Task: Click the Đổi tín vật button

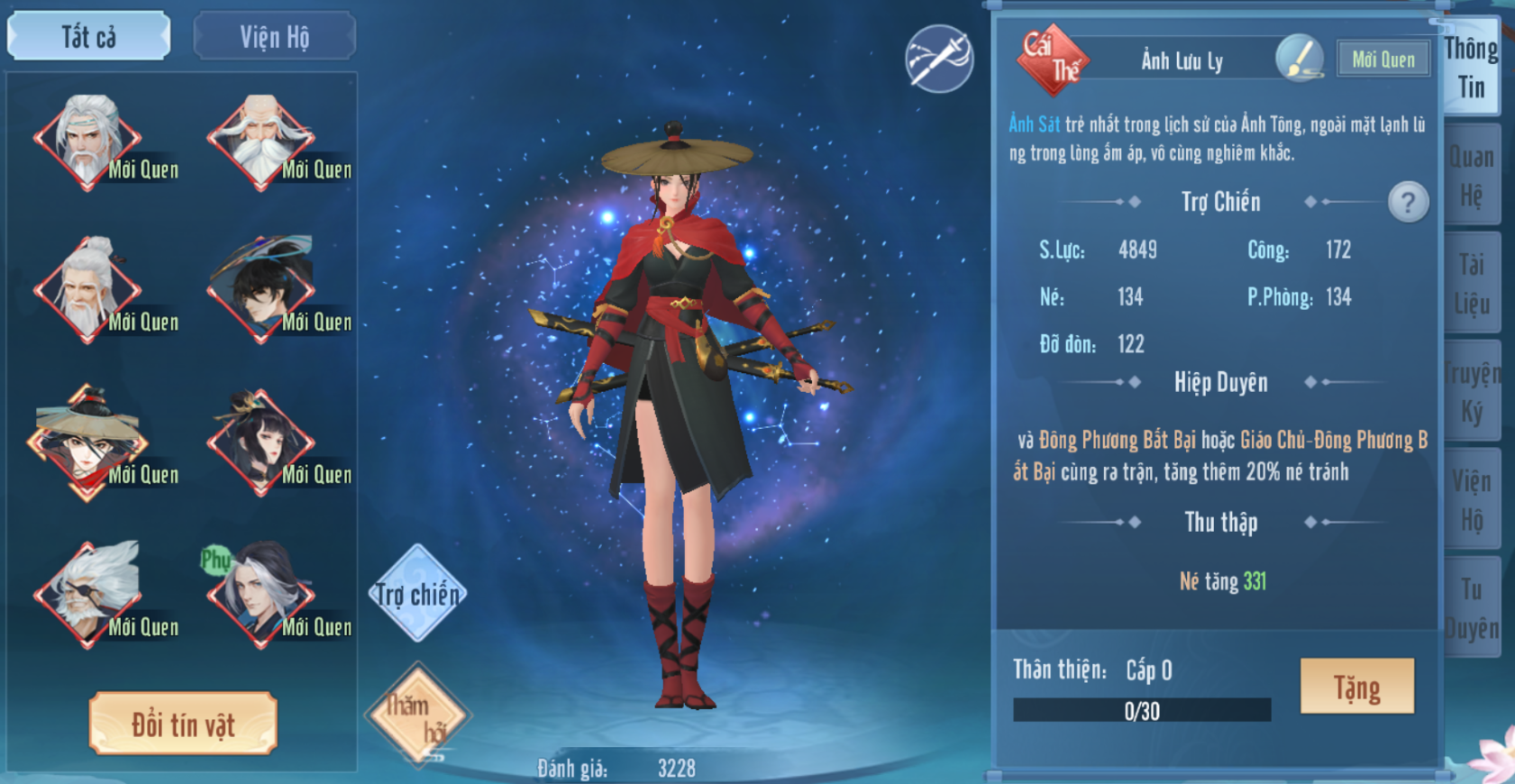Action: [x=183, y=724]
